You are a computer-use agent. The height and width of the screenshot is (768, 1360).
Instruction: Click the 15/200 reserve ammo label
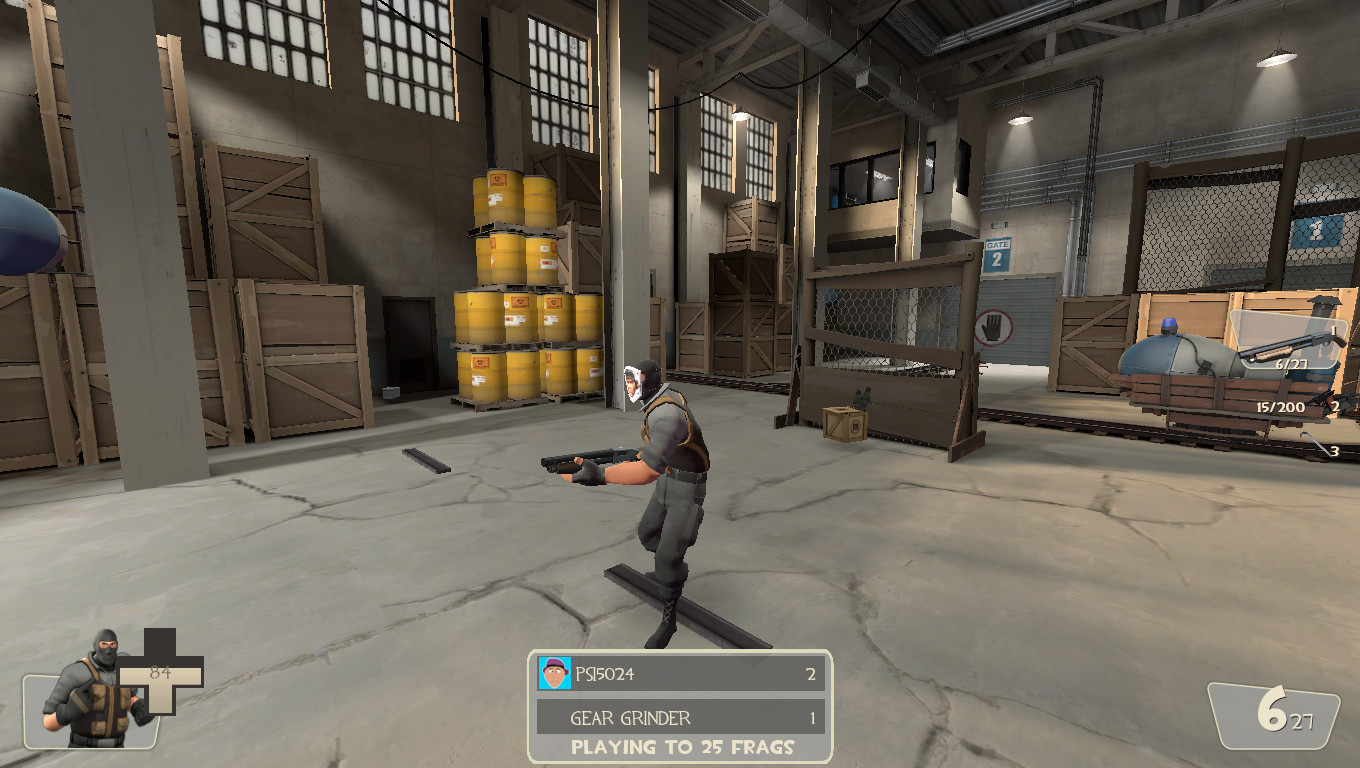1281,406
